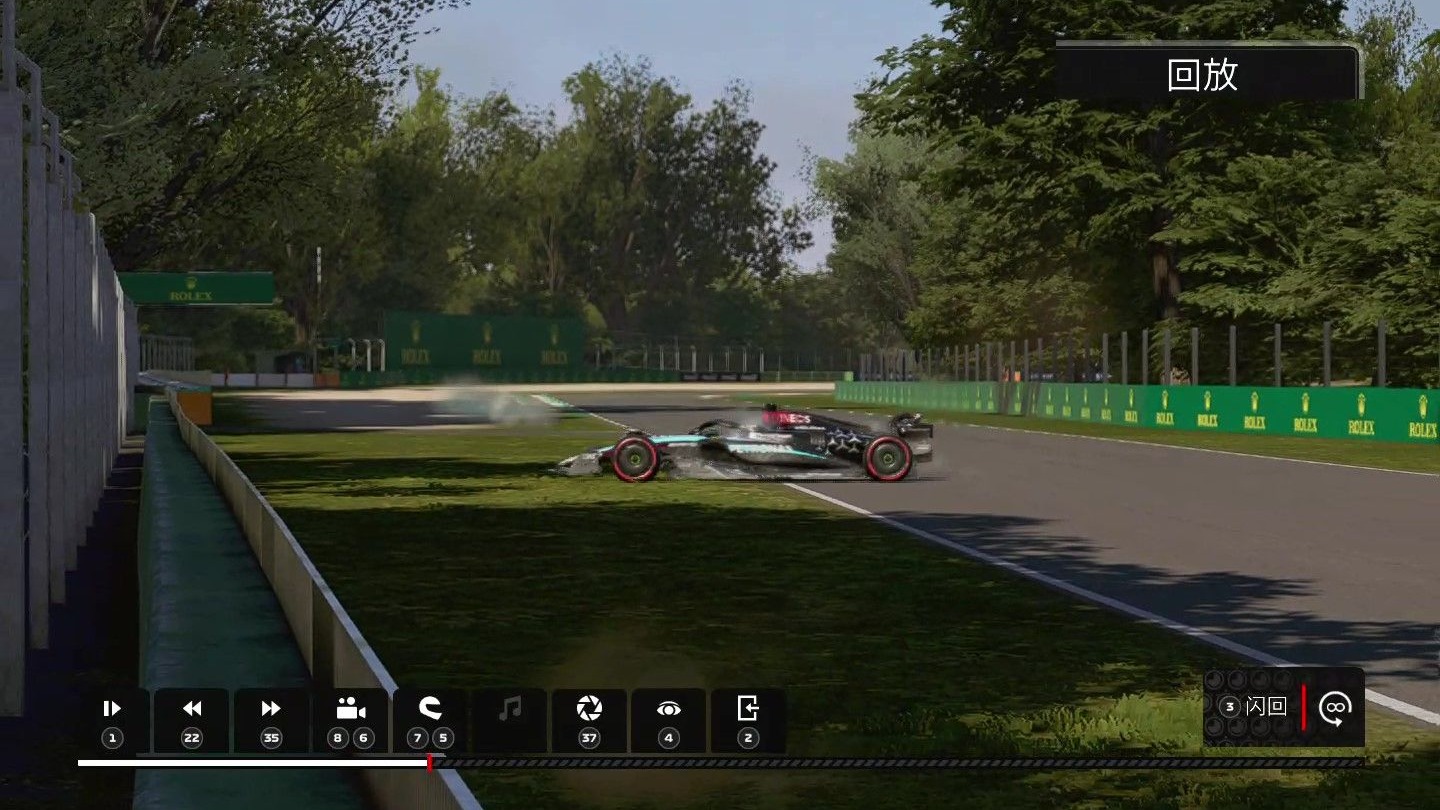1440x810 pixels.
Task: Exit the replay via the door icon
Action: 748,720
